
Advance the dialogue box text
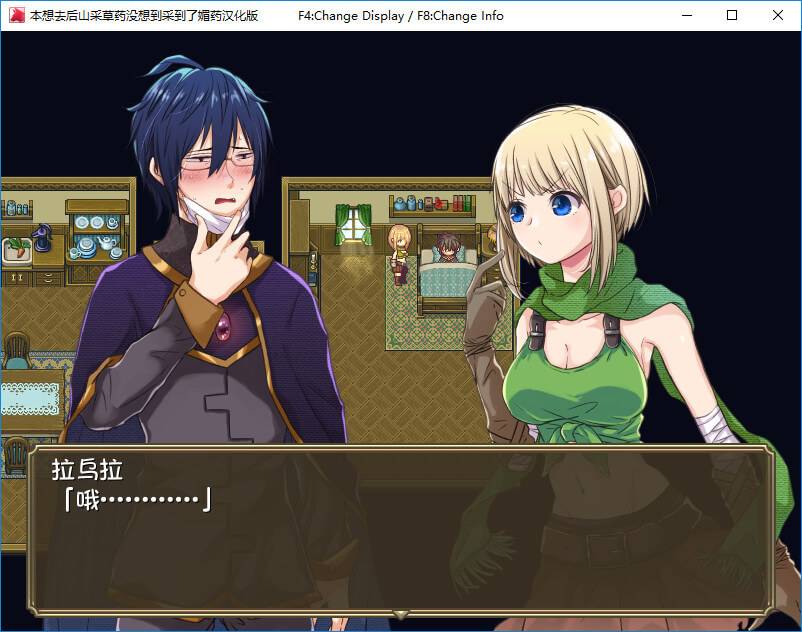click(x=400, y=530)
